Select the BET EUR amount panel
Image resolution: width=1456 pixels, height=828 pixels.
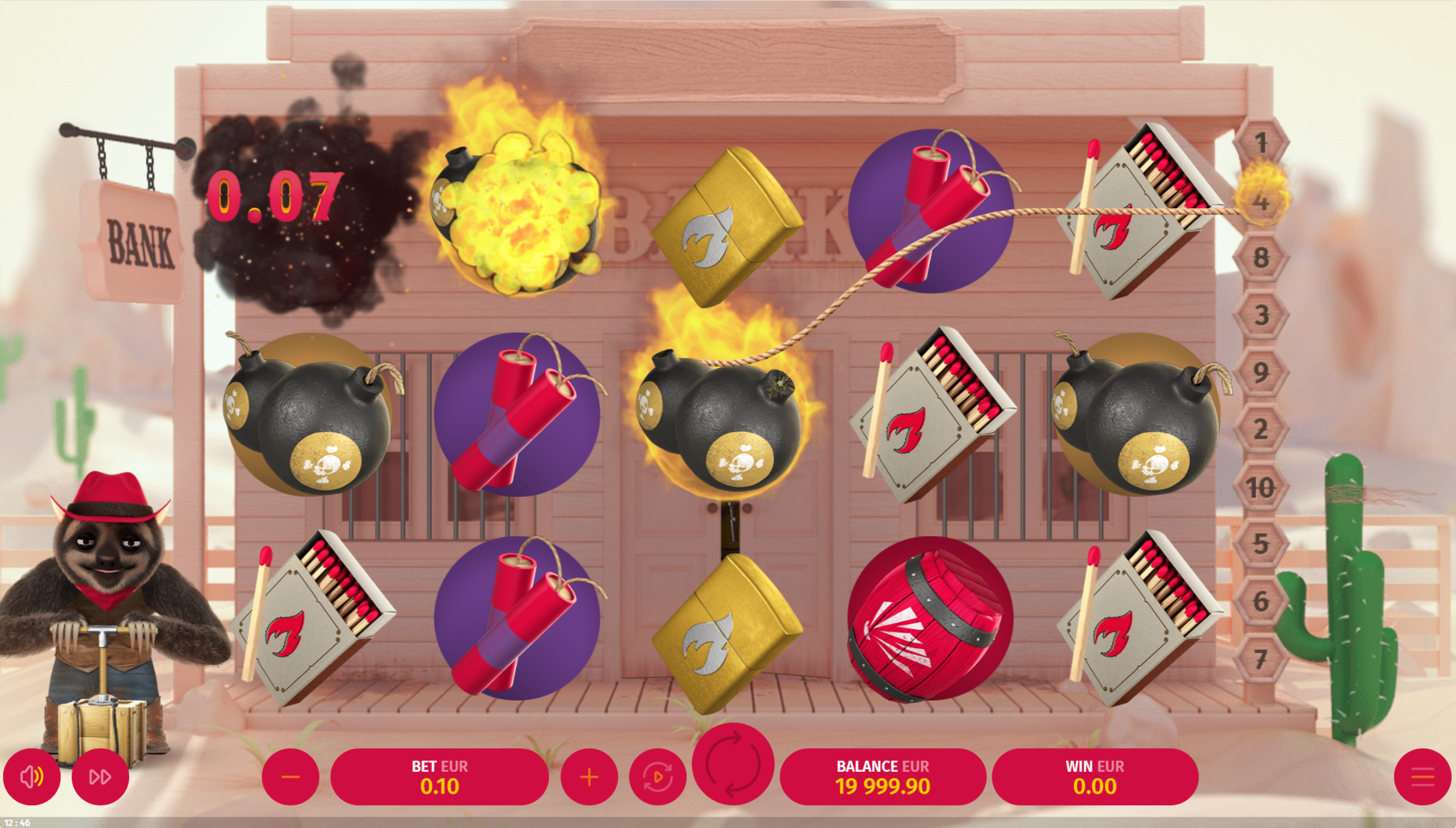(x=439, y=777)
